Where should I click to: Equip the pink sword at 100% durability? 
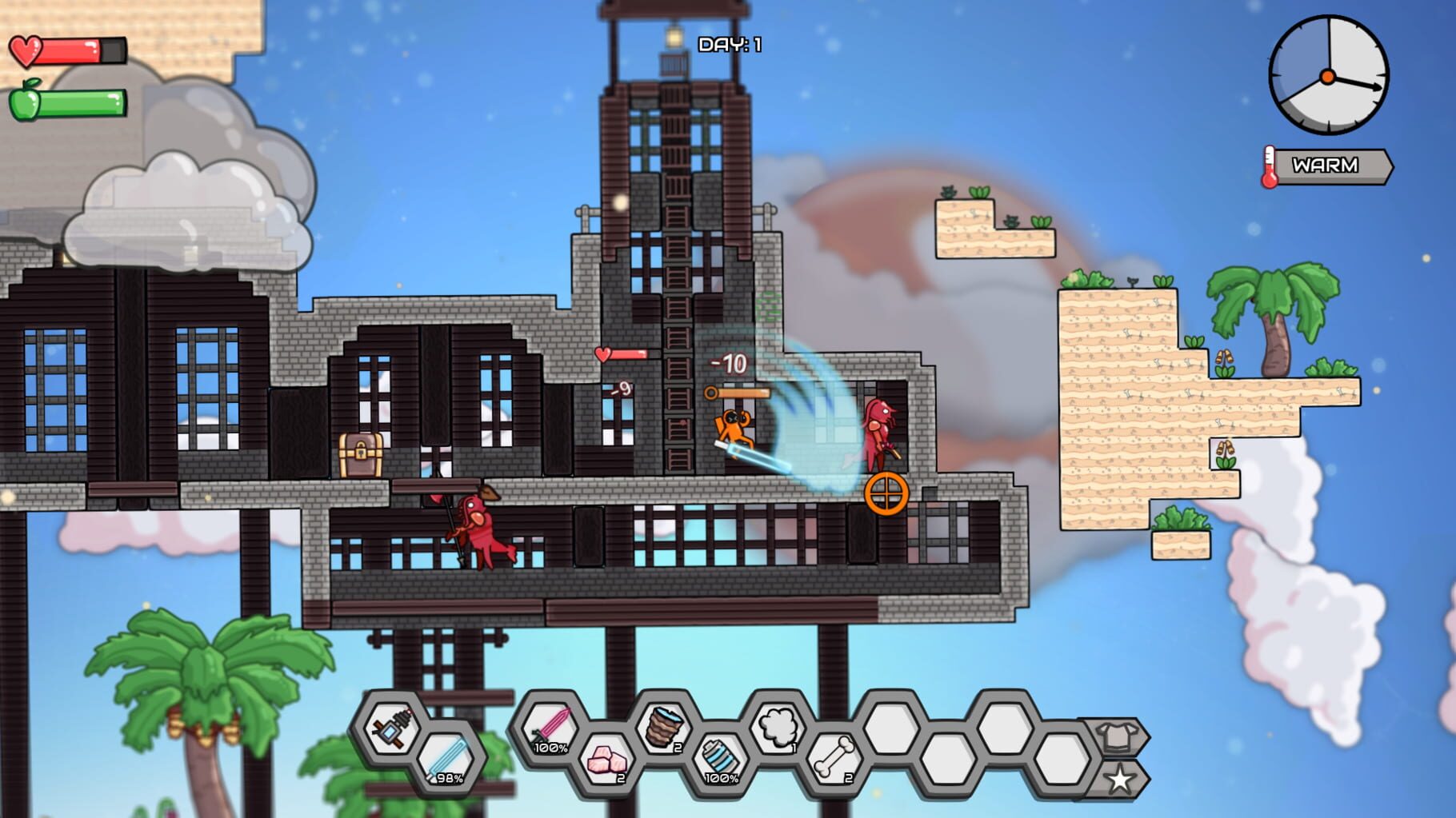(x=549, y=726)
